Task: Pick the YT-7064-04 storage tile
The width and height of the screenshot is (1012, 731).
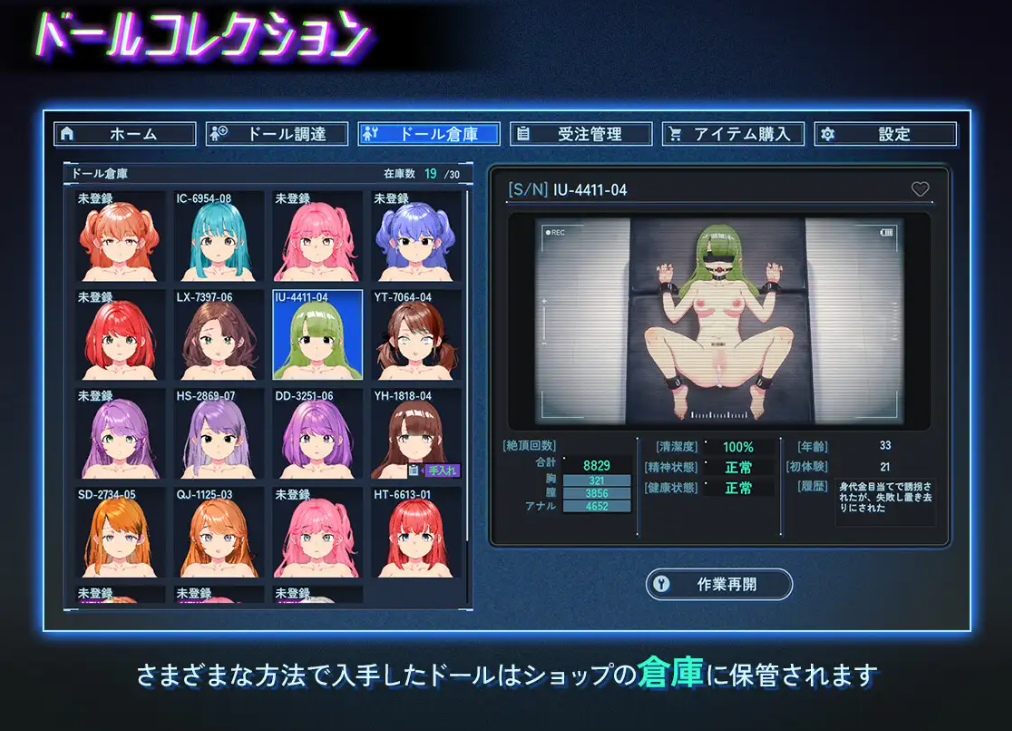Action: click(416, 336)
